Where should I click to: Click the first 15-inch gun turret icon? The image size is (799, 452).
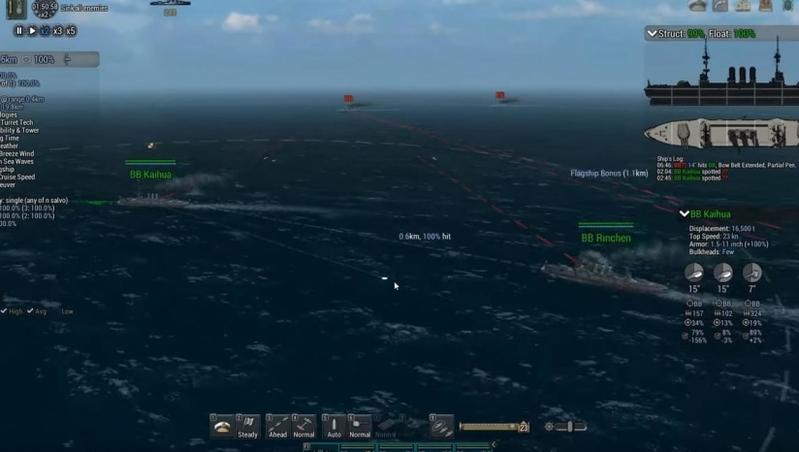[x=695, y=273]
